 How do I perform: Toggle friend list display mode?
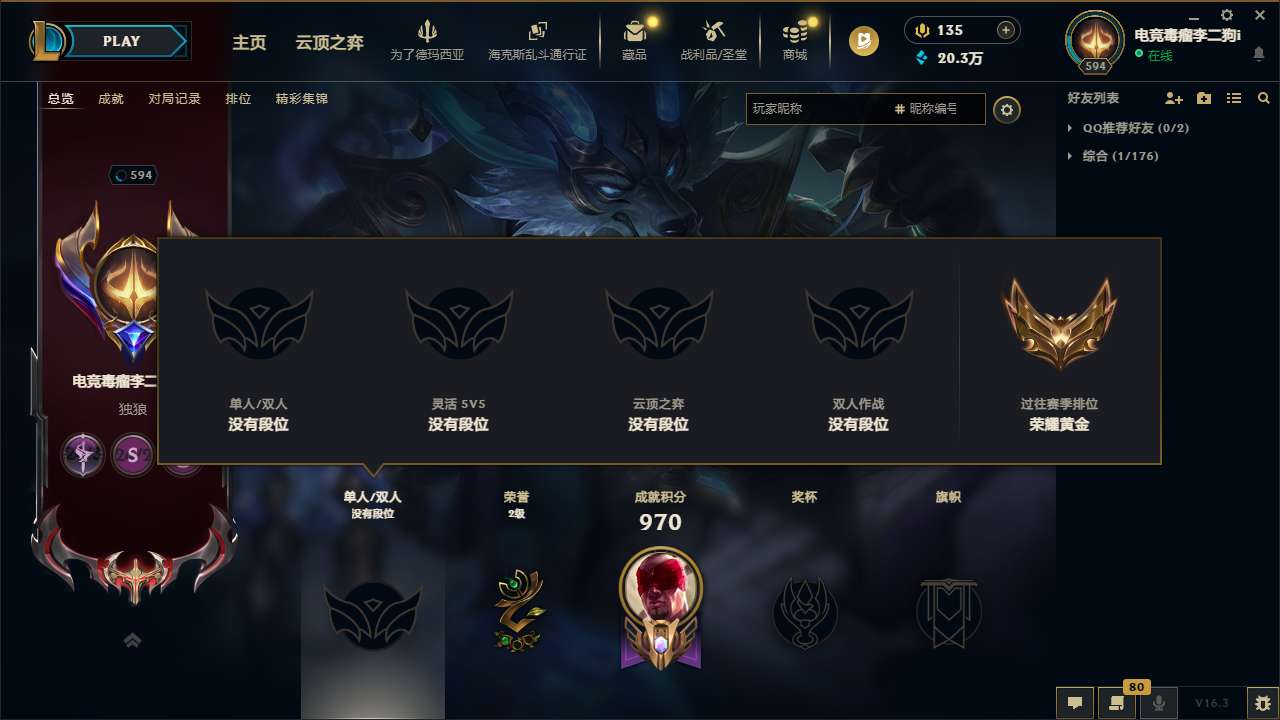tap(1234, 98)
